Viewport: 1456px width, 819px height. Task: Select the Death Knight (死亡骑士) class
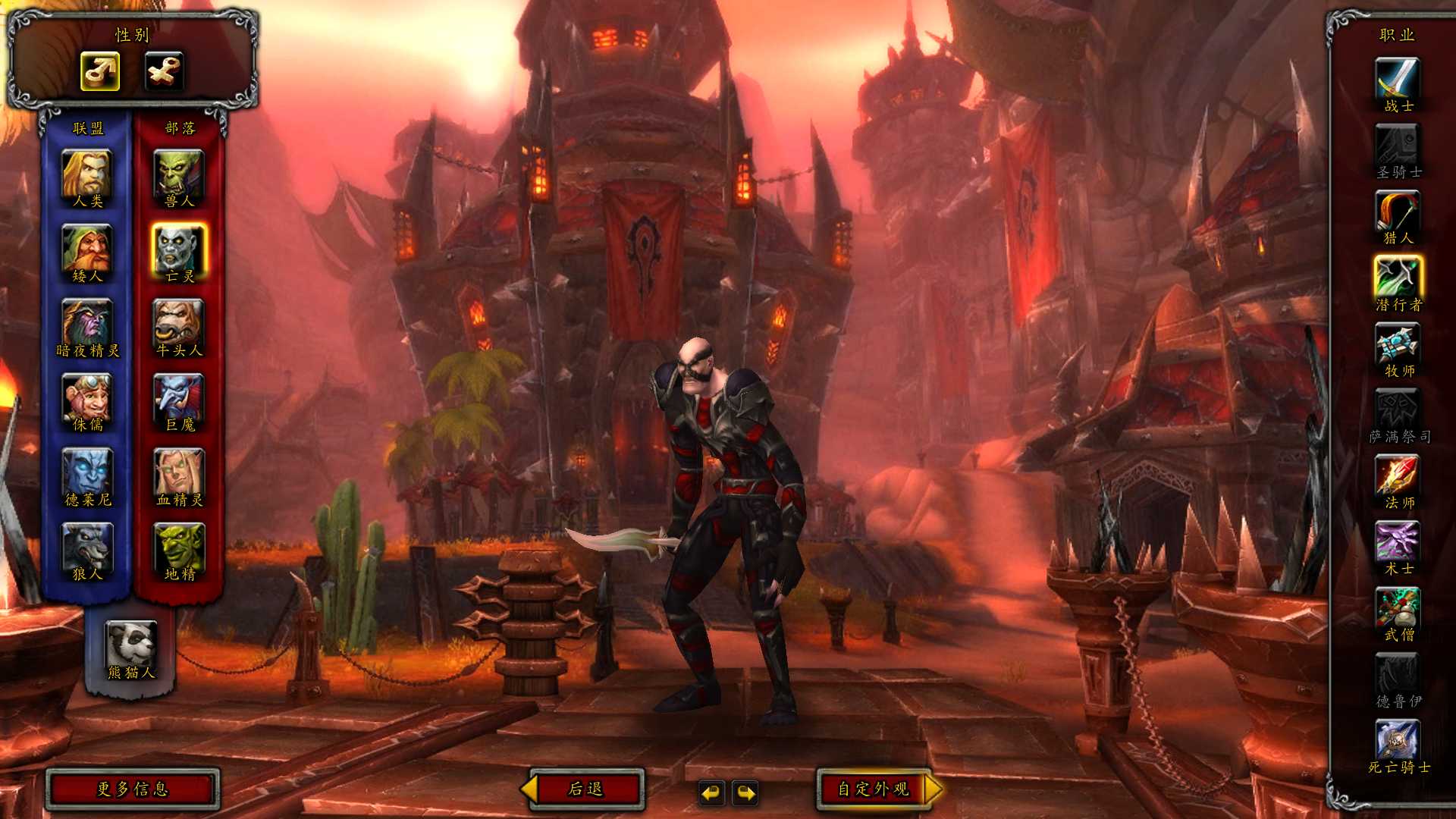(x=1398, y=740)
